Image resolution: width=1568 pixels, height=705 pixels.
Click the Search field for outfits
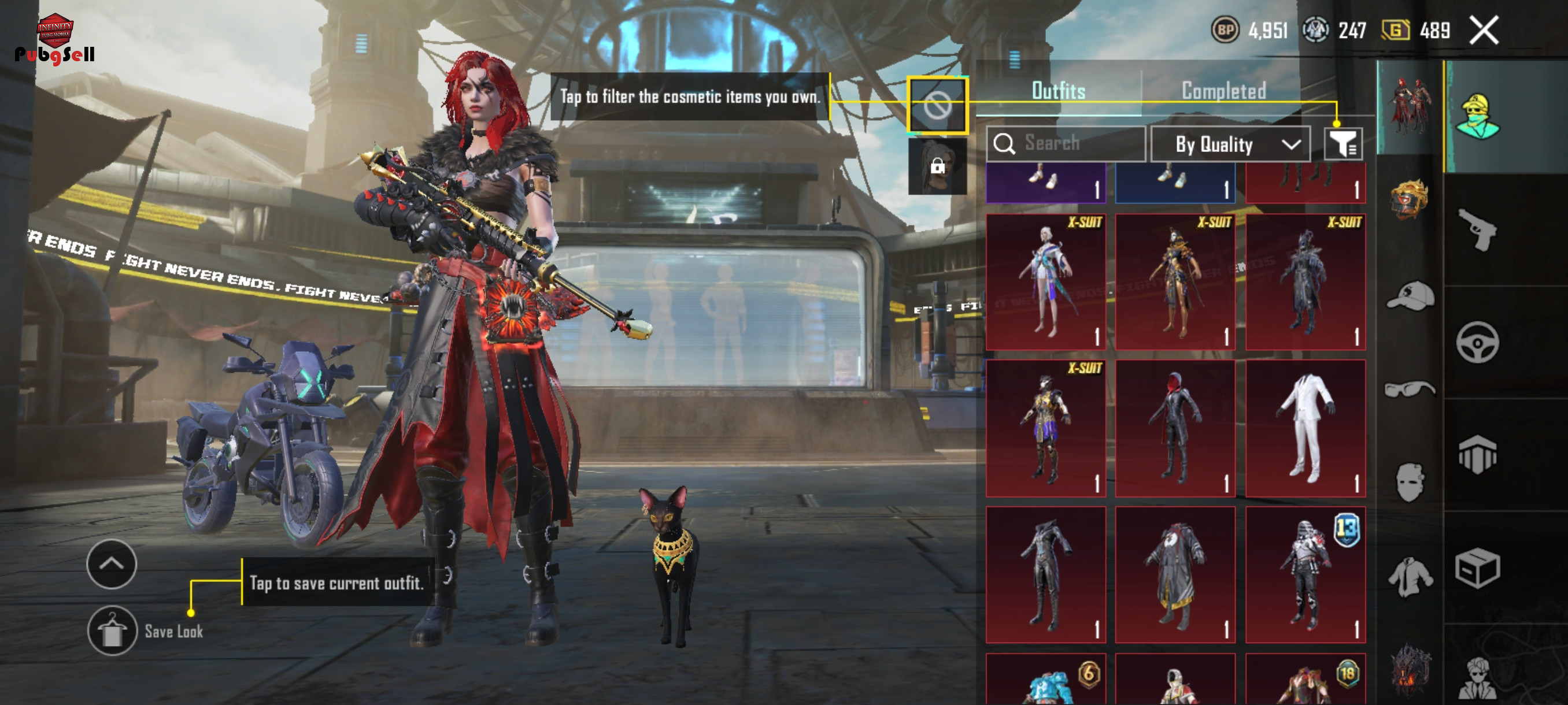pyautogui.click(x=1065, y=143)
